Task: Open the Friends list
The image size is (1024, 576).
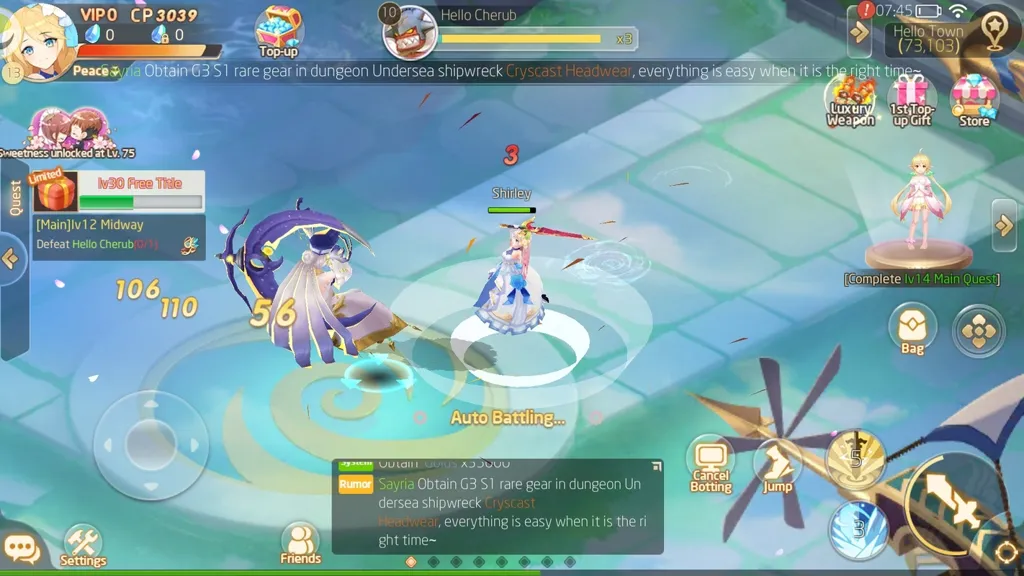Action: pyautogui.click(x=300, y=543)
